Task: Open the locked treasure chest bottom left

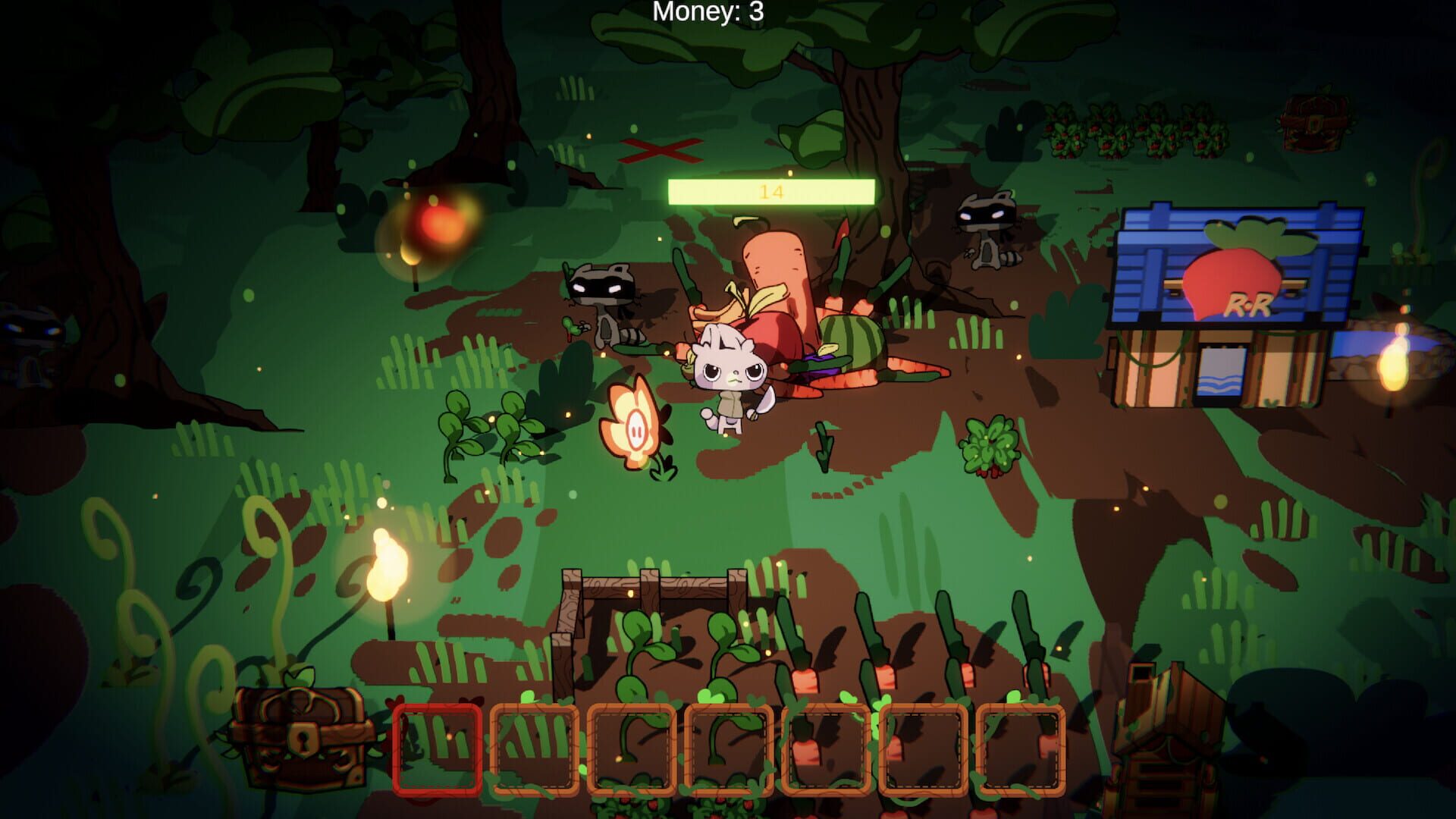Action: click(x=302, y=736)
